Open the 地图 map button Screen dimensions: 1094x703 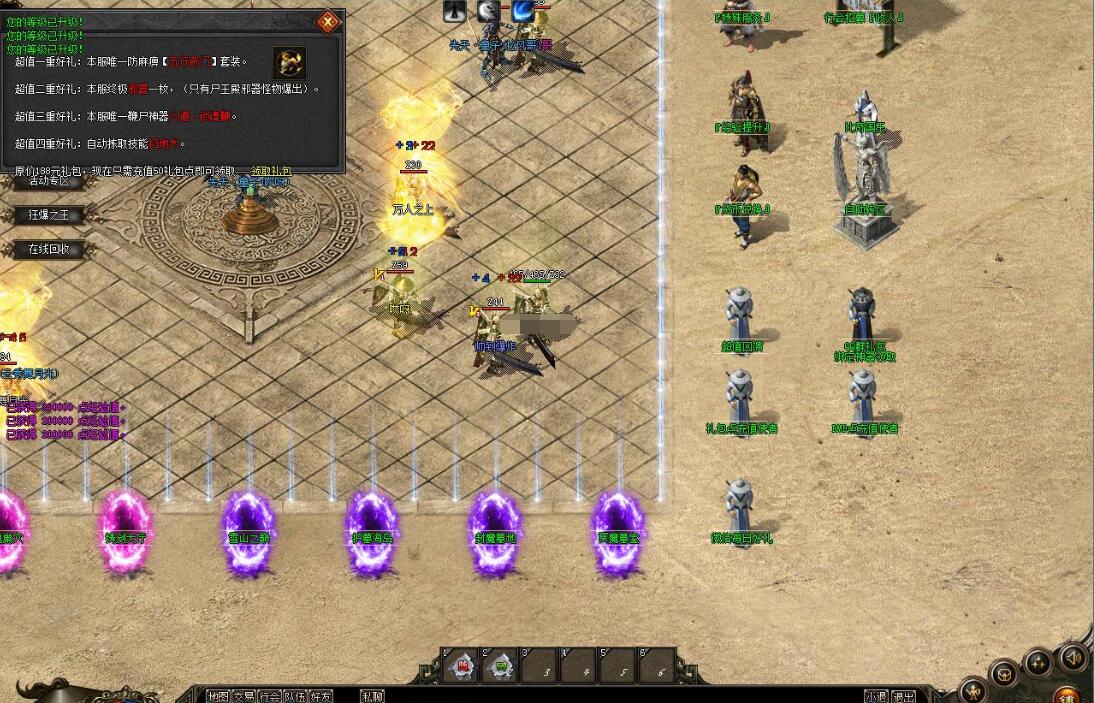coord(218,696)
